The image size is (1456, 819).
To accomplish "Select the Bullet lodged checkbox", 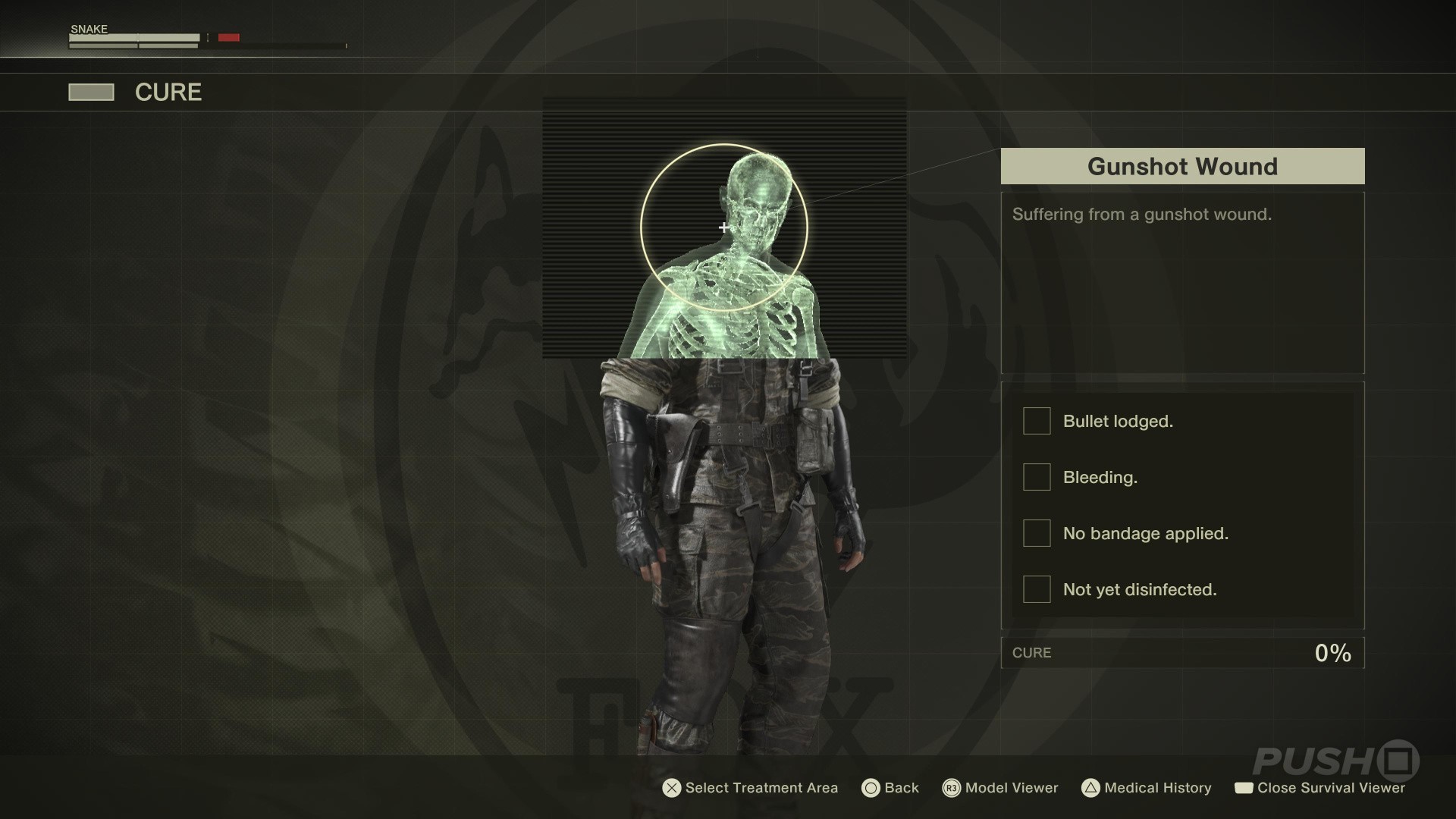I will (x=1037, y=421).
